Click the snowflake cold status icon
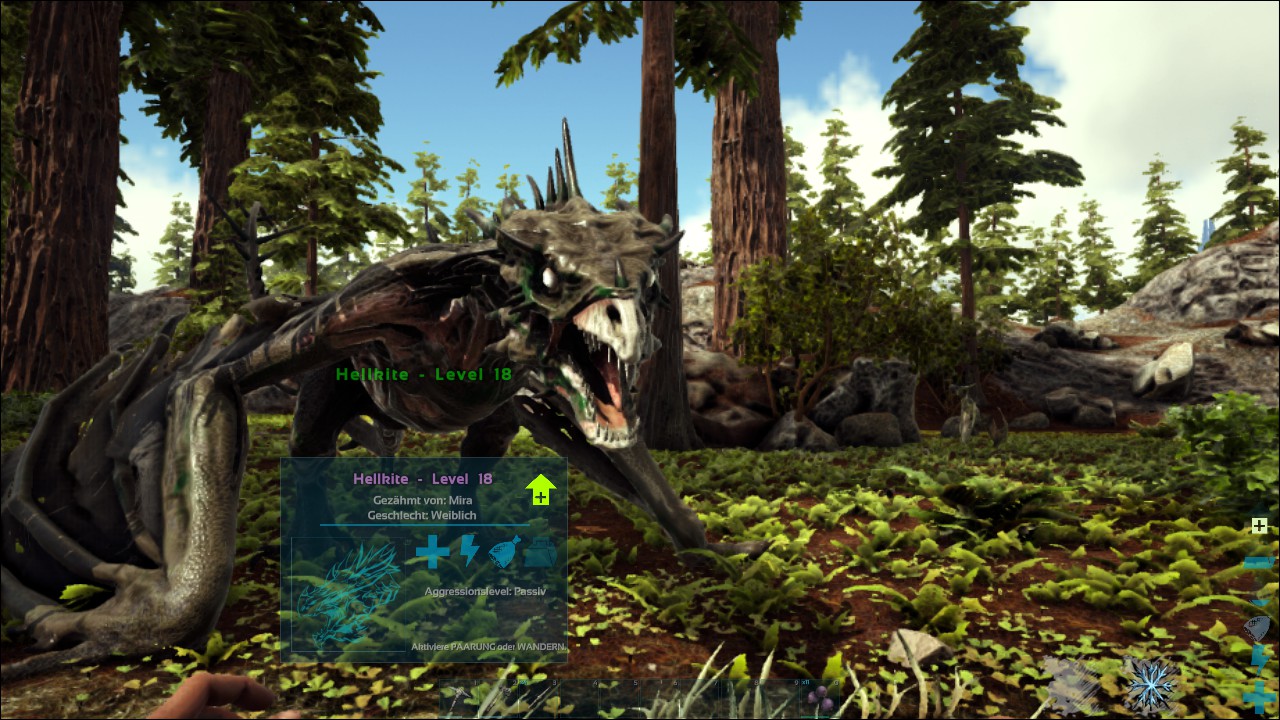Image resolution: width=1280 pixels, height=720 pixels. 1149,684
